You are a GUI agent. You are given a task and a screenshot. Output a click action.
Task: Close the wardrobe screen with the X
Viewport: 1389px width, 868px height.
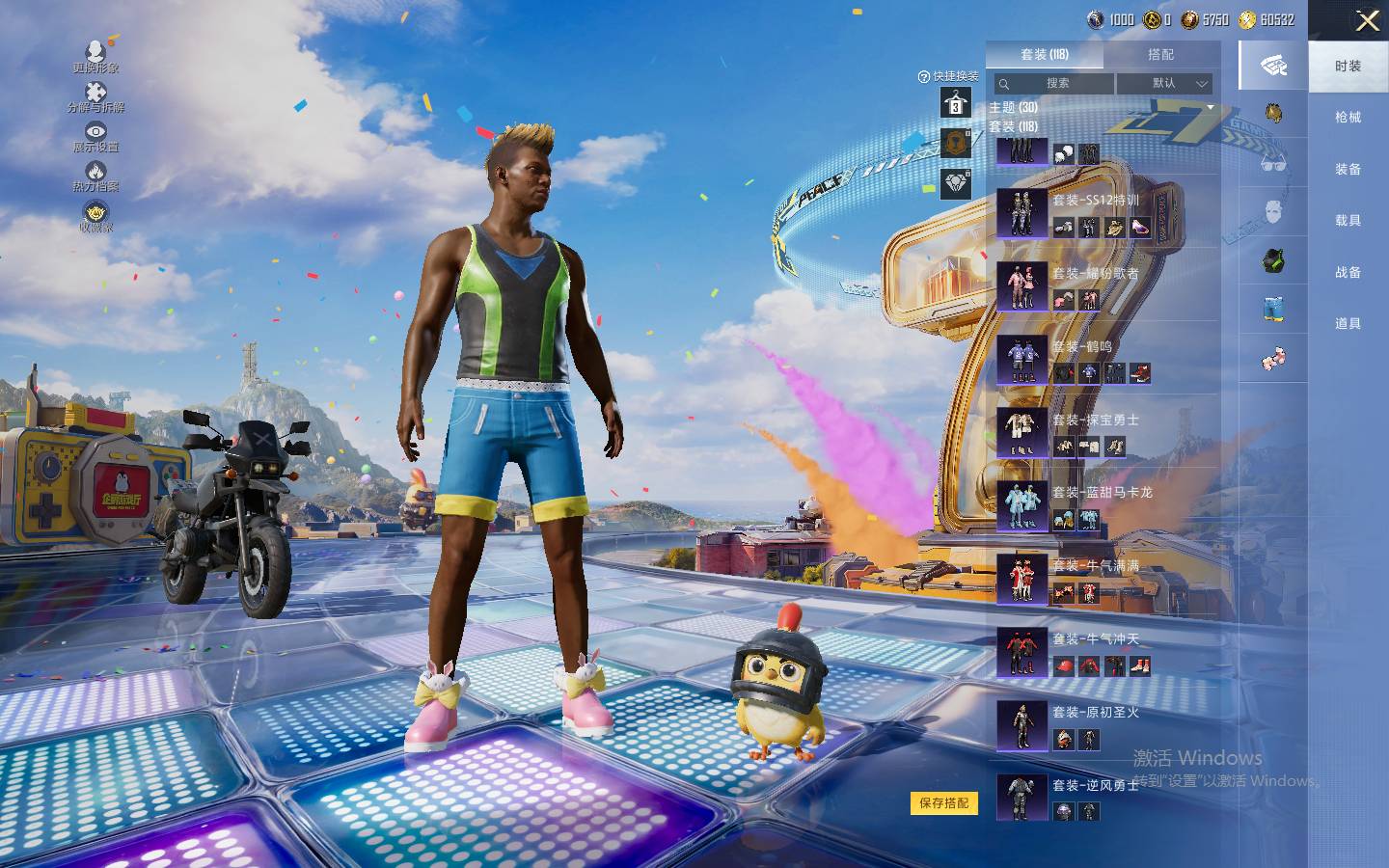coord(1366,21)
